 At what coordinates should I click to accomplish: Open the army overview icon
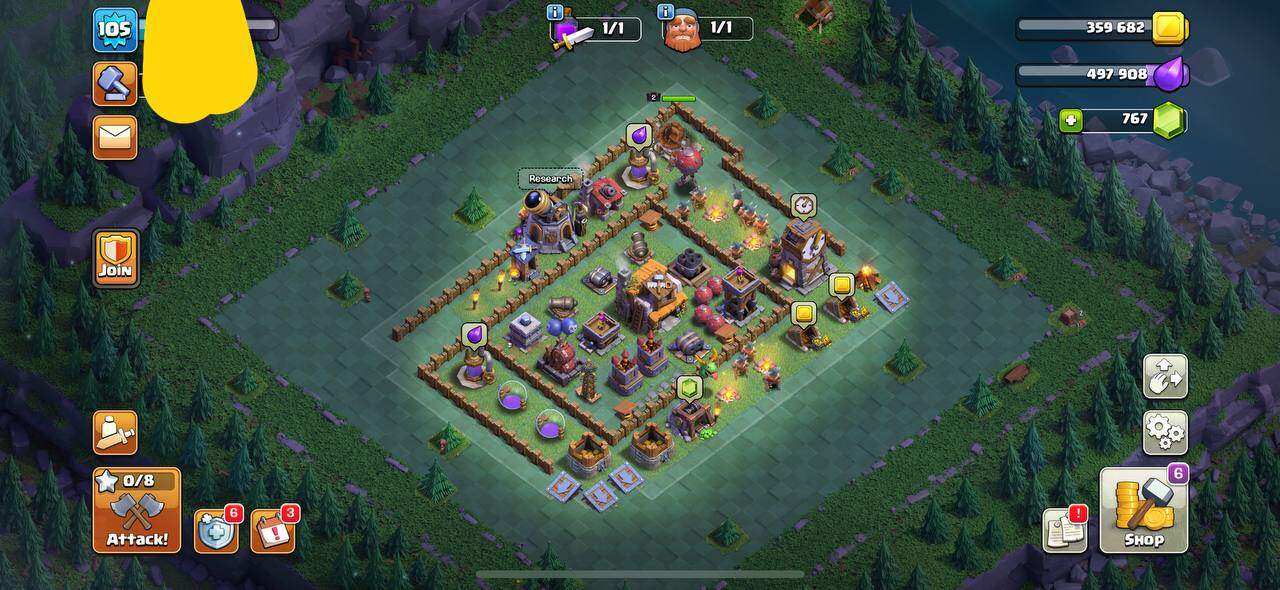click(115, 432)
